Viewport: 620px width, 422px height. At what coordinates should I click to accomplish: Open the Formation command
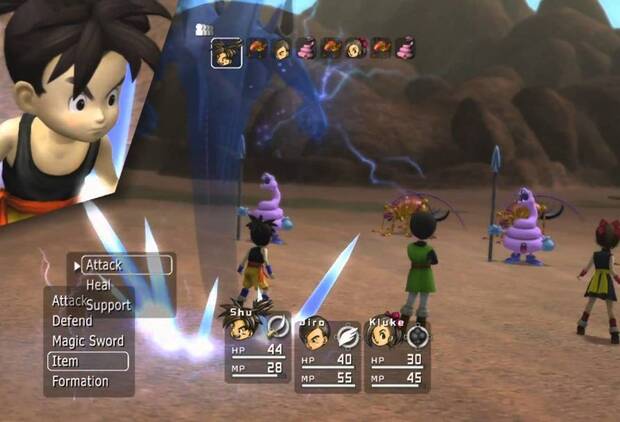pos(80,381)
